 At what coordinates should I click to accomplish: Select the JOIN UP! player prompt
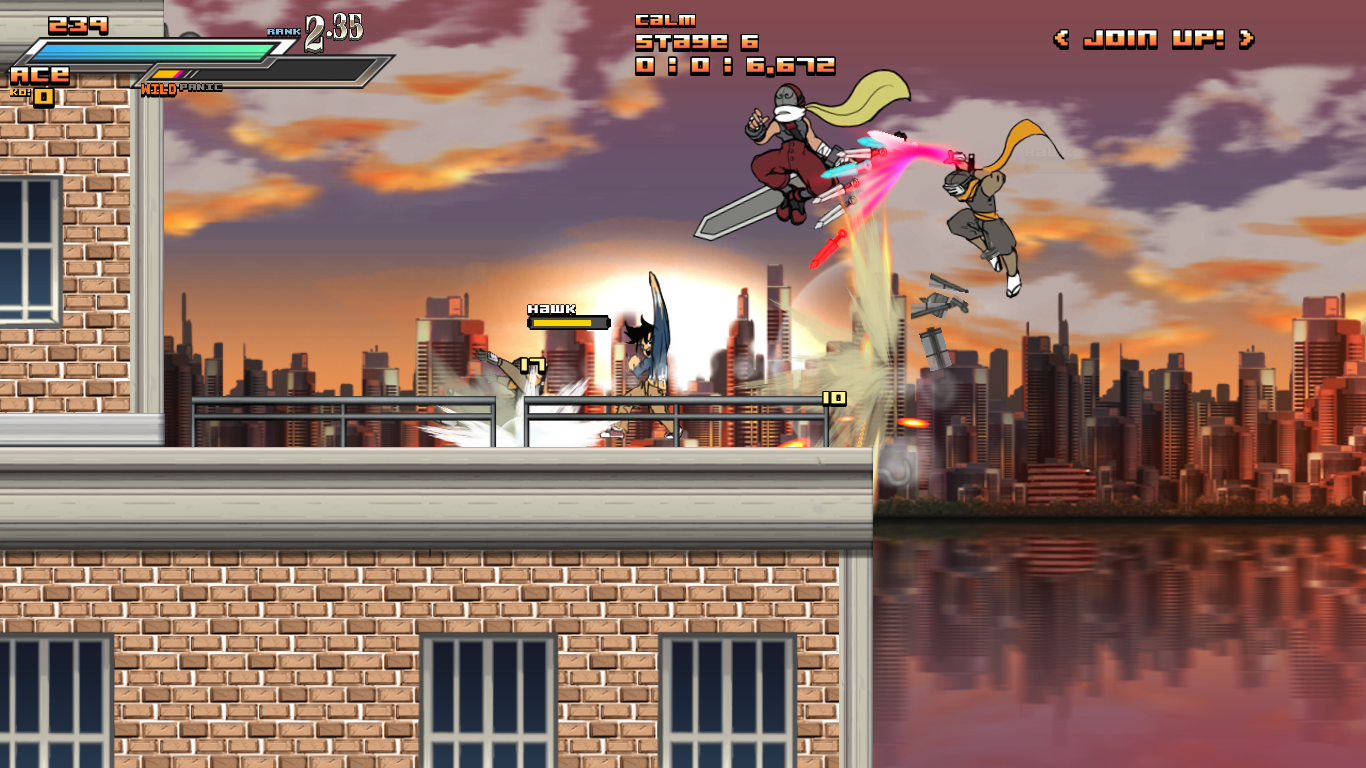1153,39
